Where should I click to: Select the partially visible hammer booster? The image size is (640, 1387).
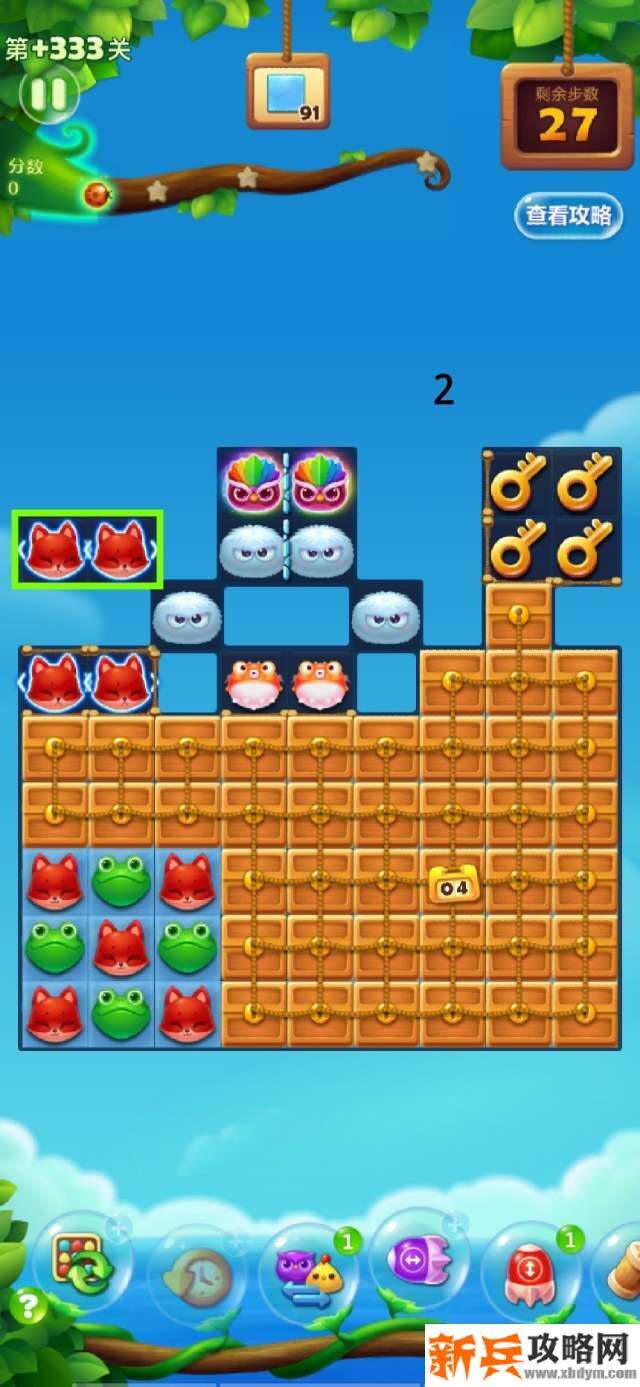click(x=622, y=1268)
